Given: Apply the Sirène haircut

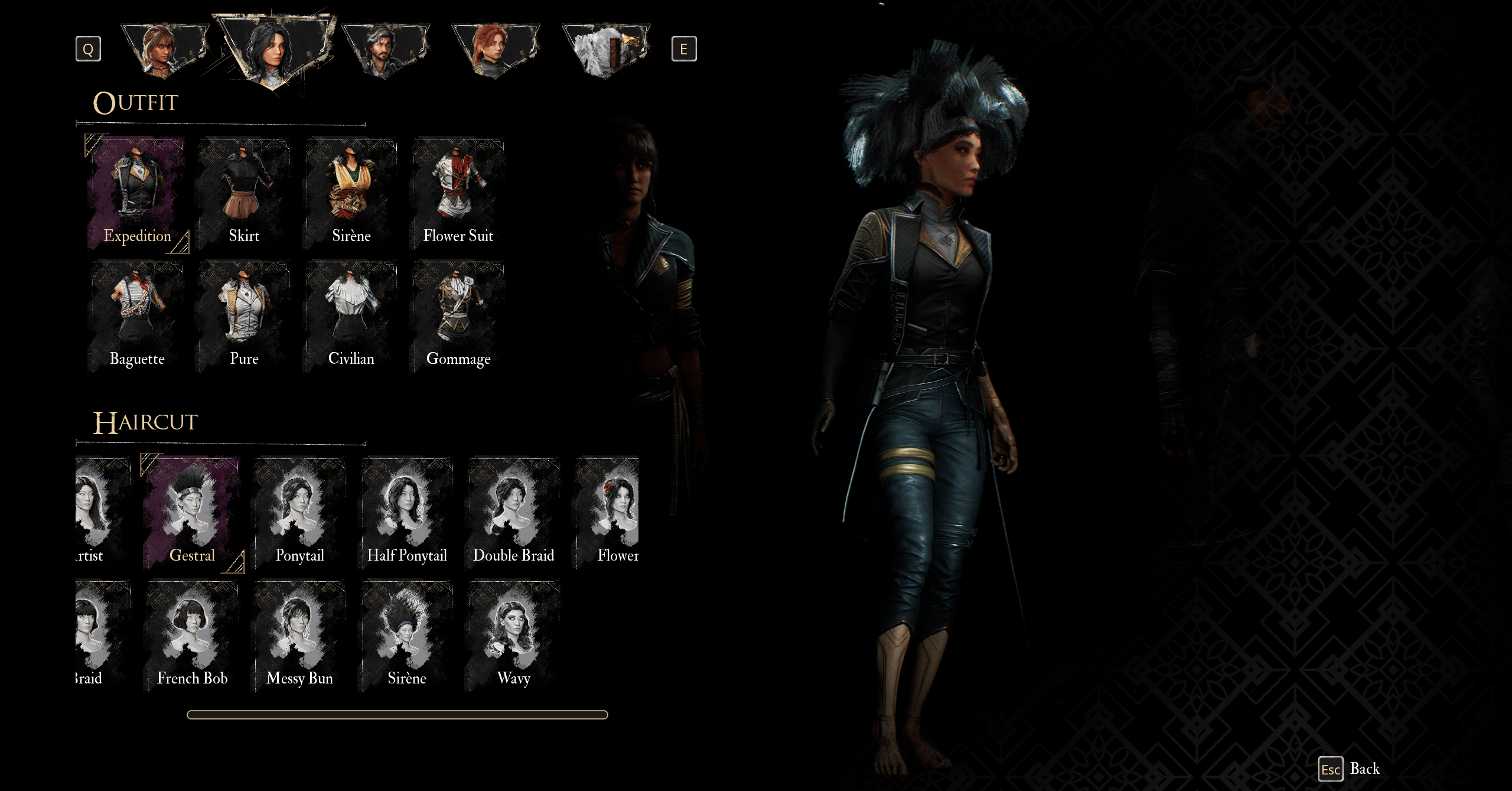Looking at the screenshot, I should [406, 636].
